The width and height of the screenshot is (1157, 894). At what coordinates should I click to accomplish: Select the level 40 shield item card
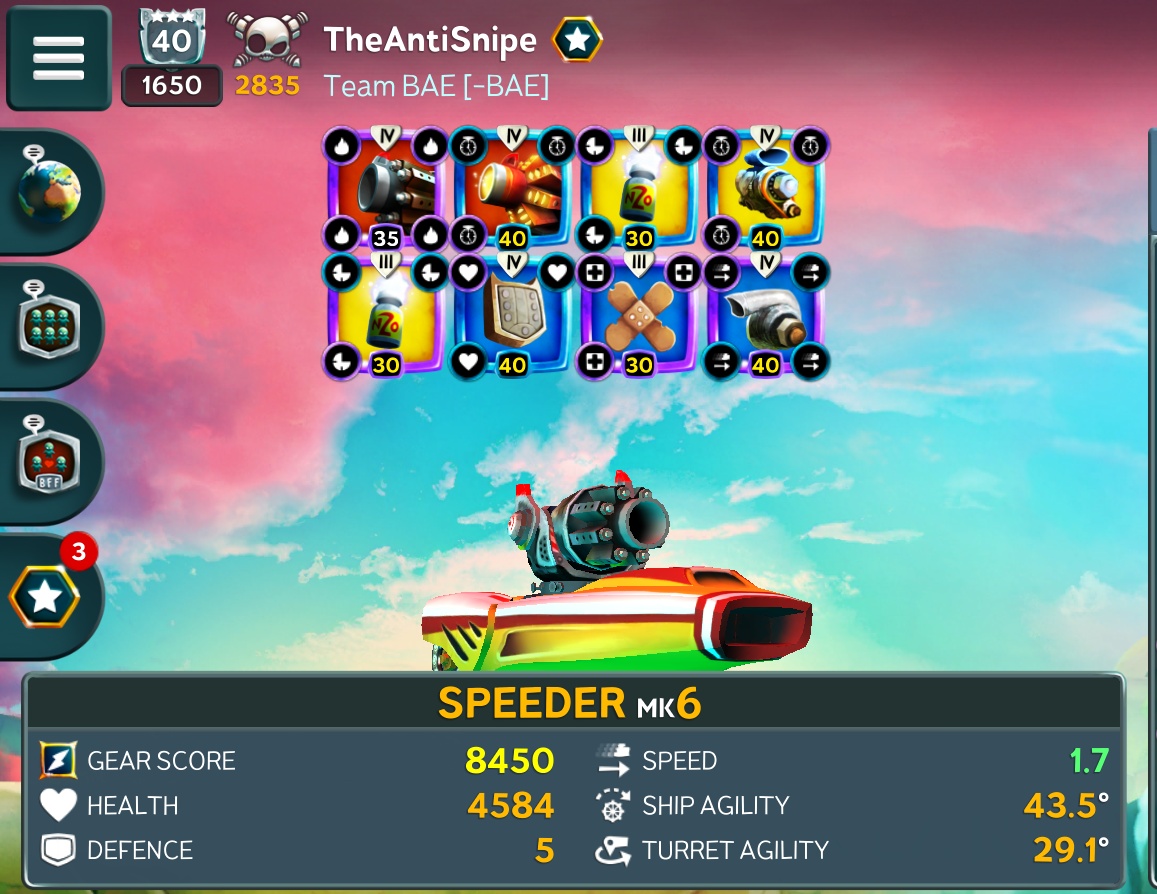(512, 314)
